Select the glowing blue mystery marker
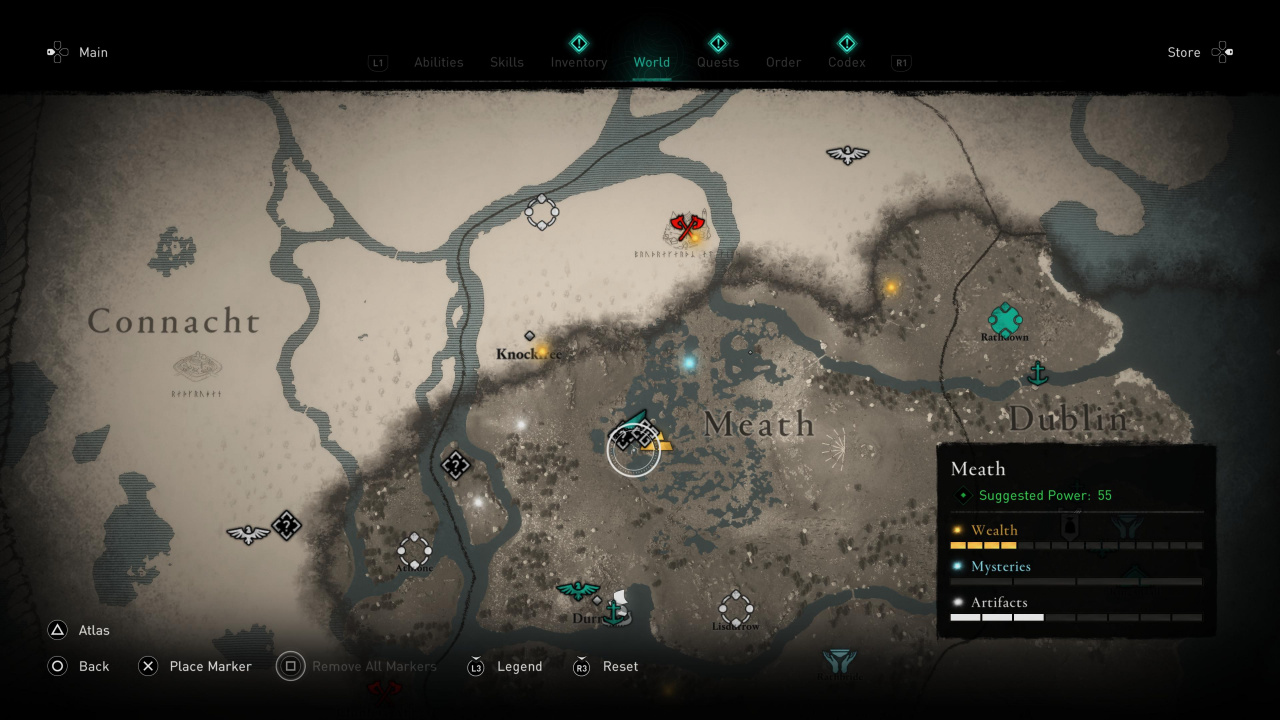 point(688,362)
